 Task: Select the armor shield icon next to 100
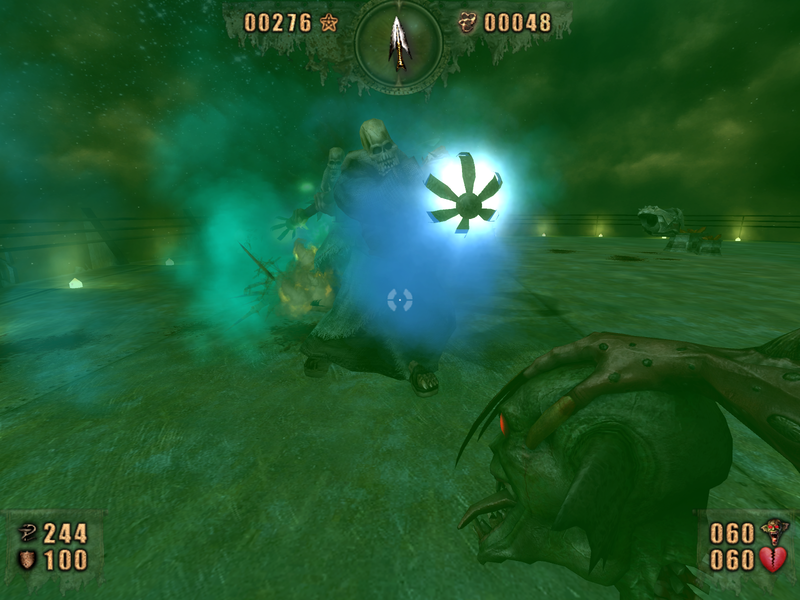(x=28, y=560)
